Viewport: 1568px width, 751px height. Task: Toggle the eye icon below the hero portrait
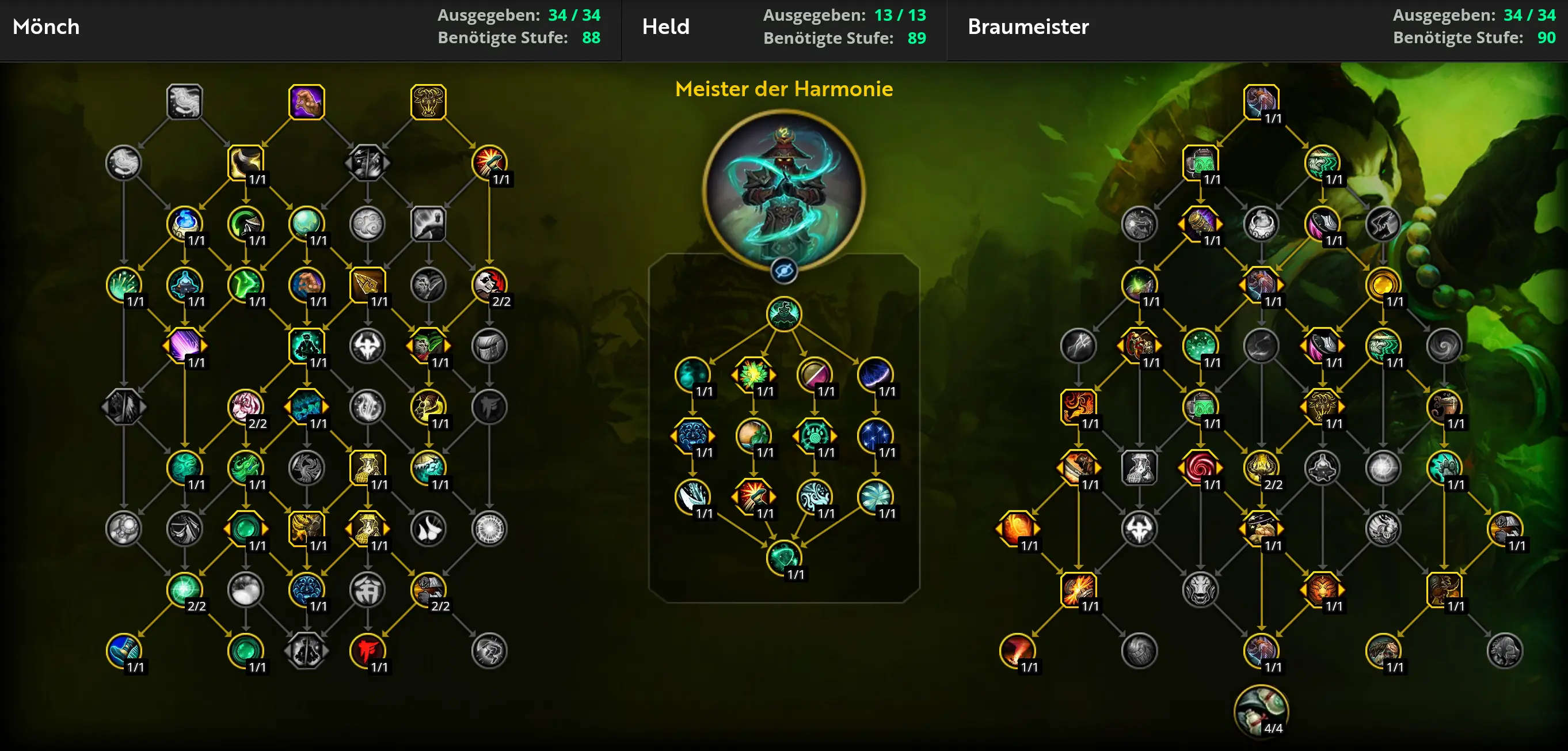coord(783,271)
